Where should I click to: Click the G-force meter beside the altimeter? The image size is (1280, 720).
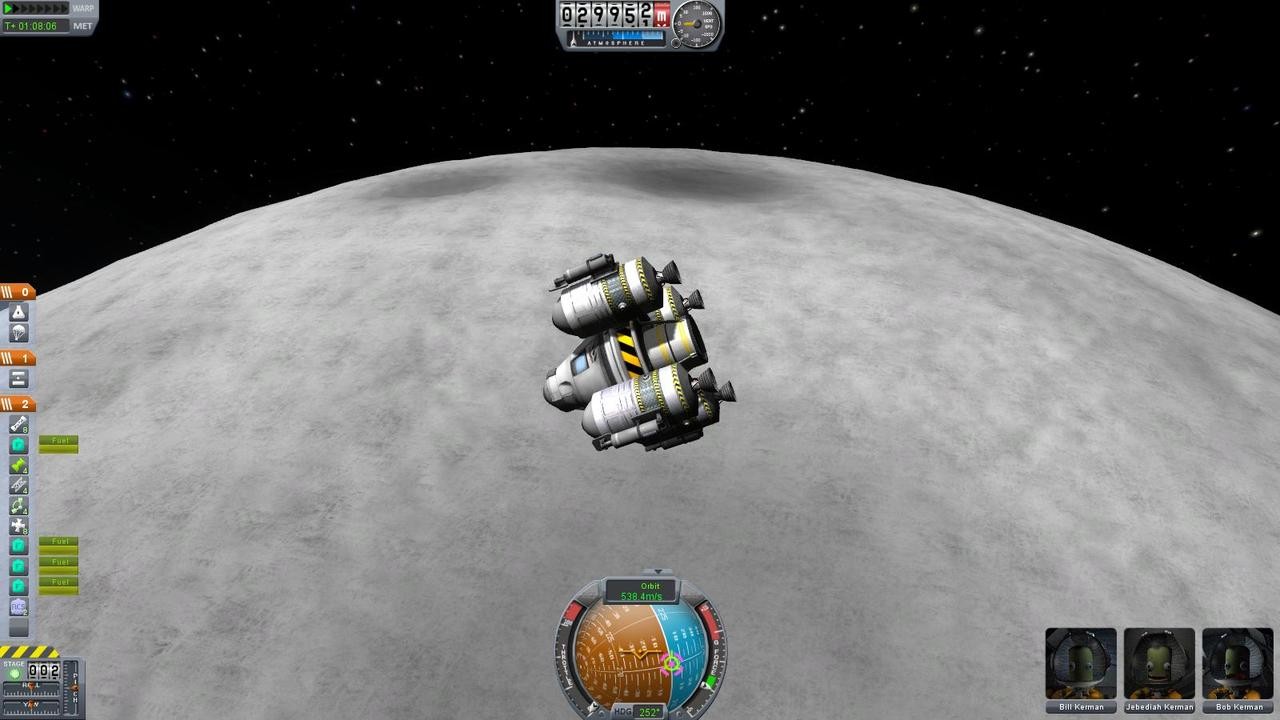[697, 22]
